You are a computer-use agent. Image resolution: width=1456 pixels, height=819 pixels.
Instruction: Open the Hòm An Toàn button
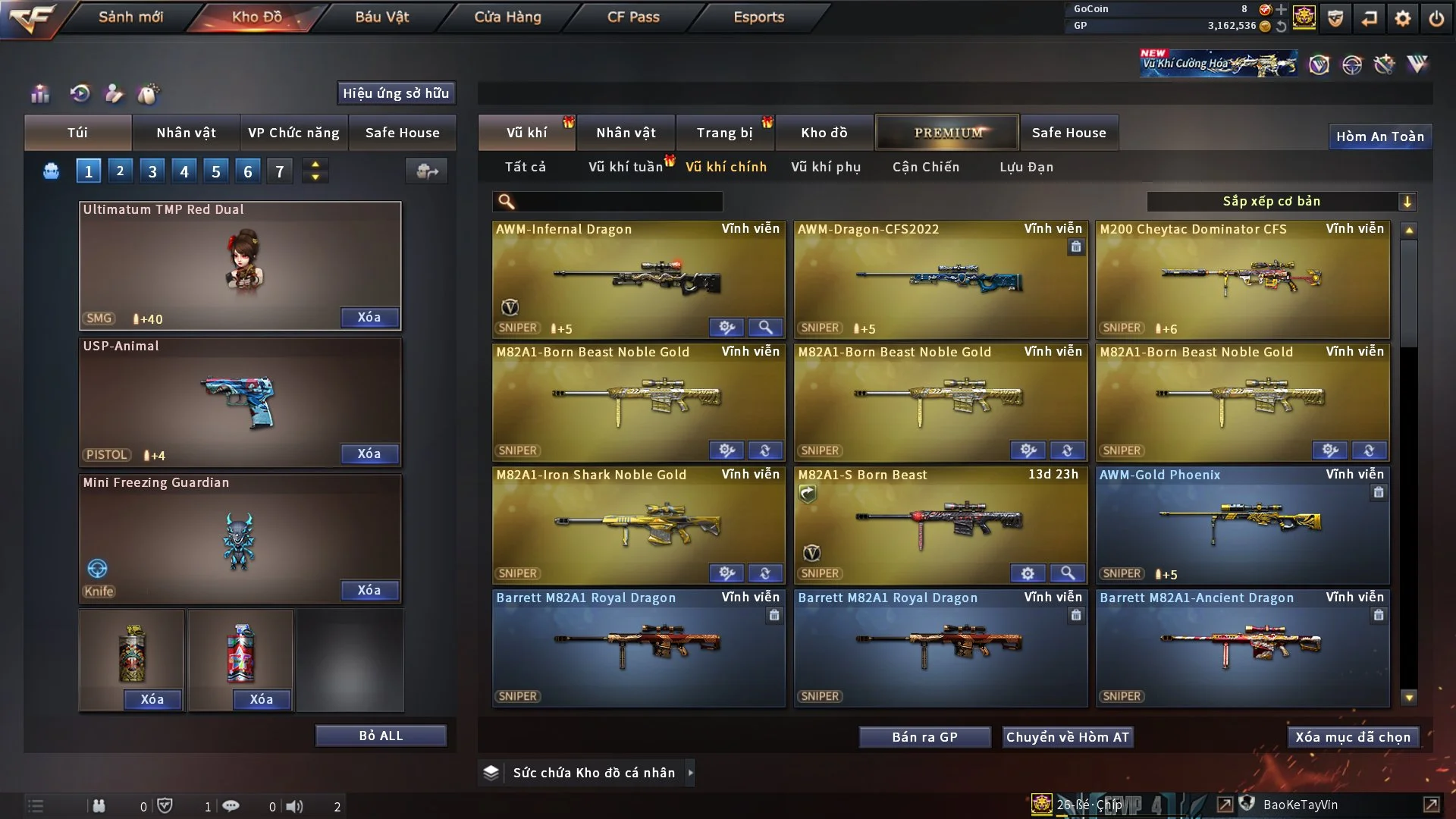1379,136
